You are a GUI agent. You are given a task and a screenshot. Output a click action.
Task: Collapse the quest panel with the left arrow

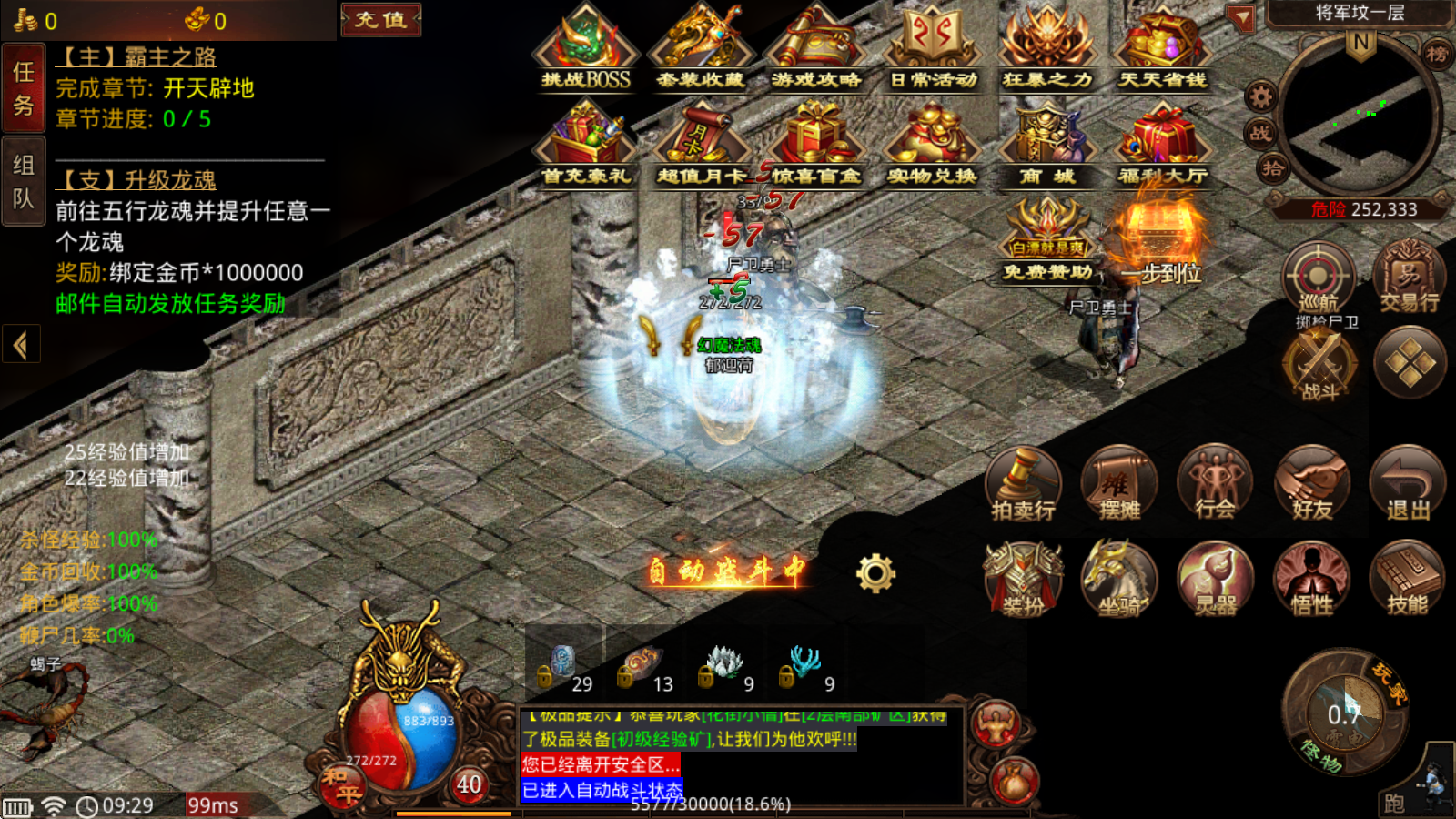point(20,345)
